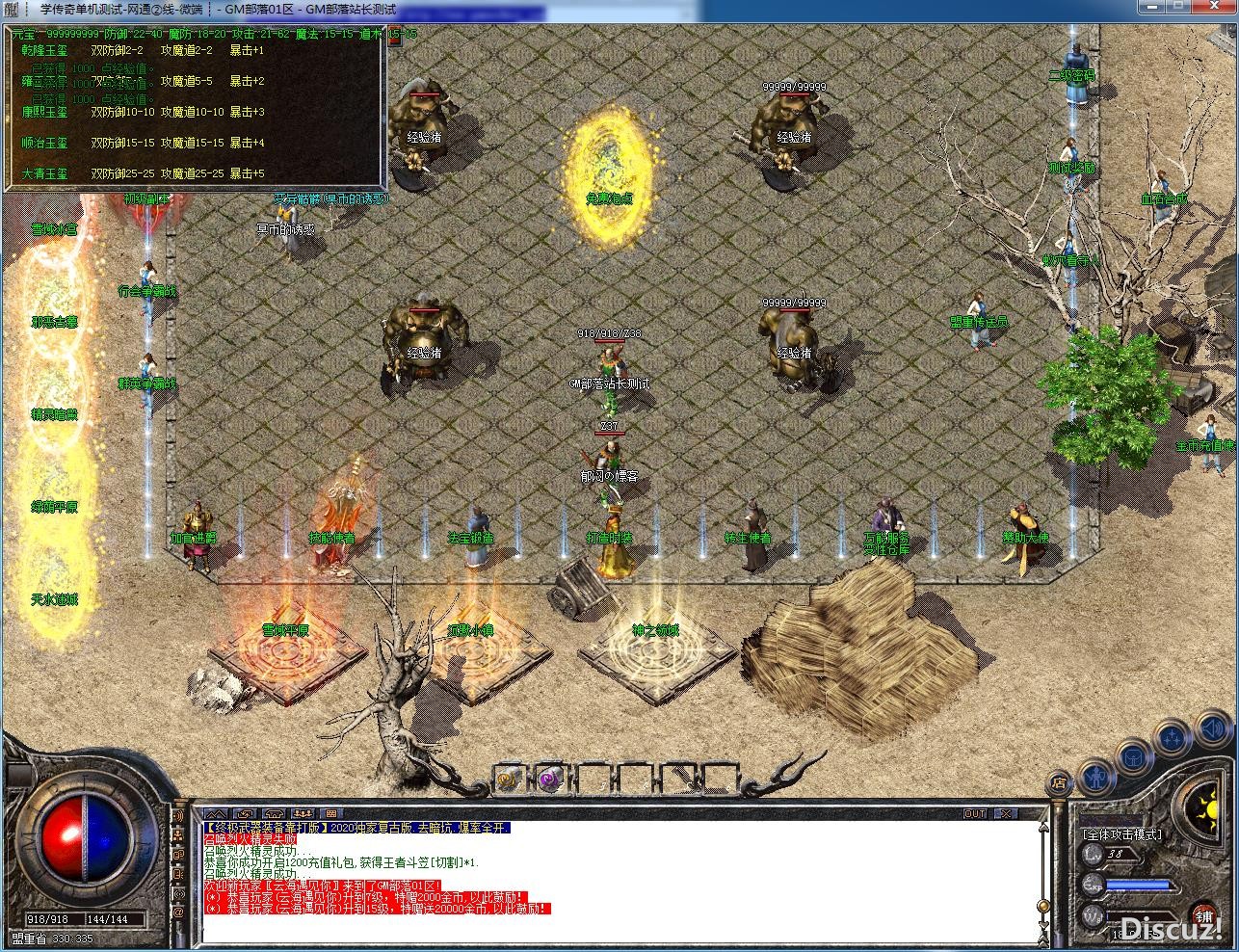Click the first chat filter tab with mountain icon
This screenshot has height=952, width=1239.
pos(215,814)
